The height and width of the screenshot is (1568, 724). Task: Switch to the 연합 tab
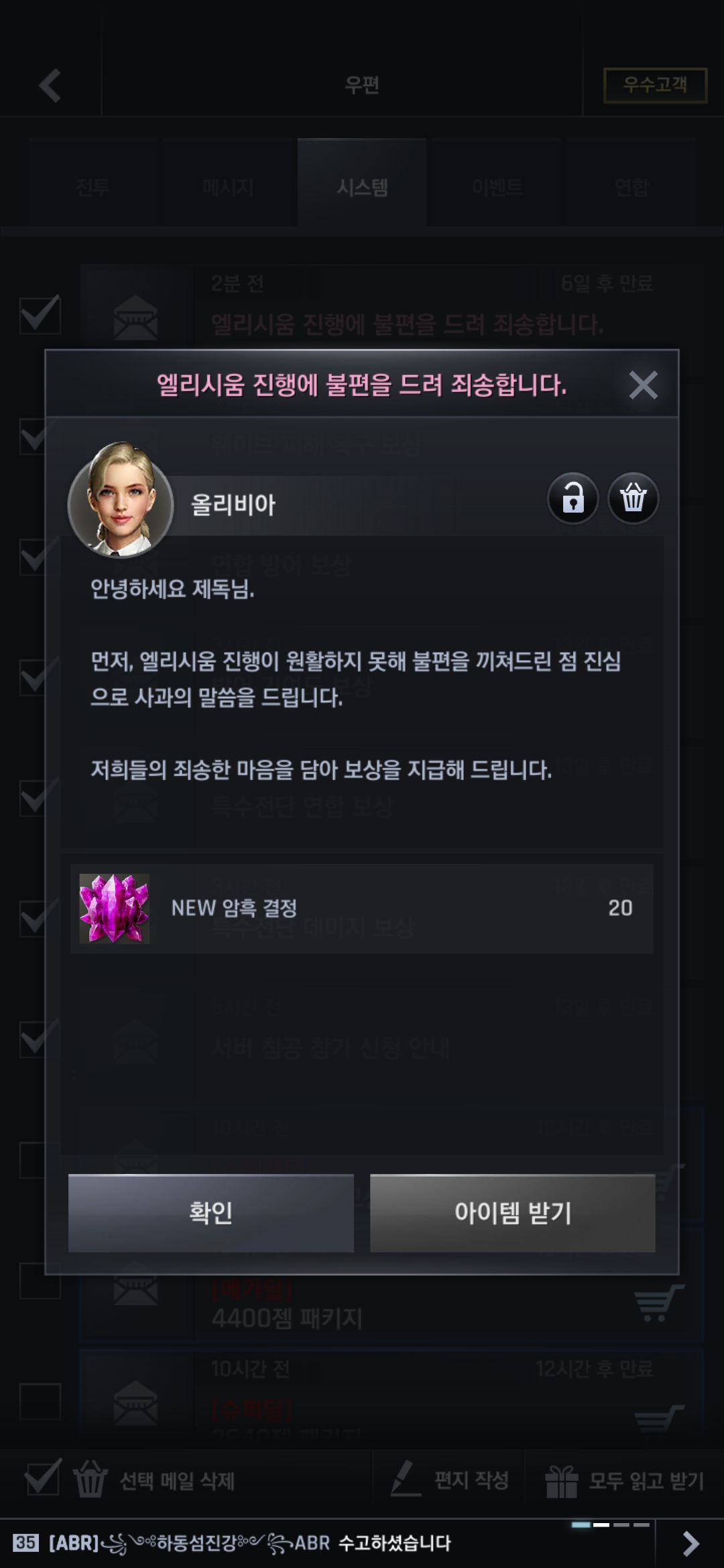point(631,187)
